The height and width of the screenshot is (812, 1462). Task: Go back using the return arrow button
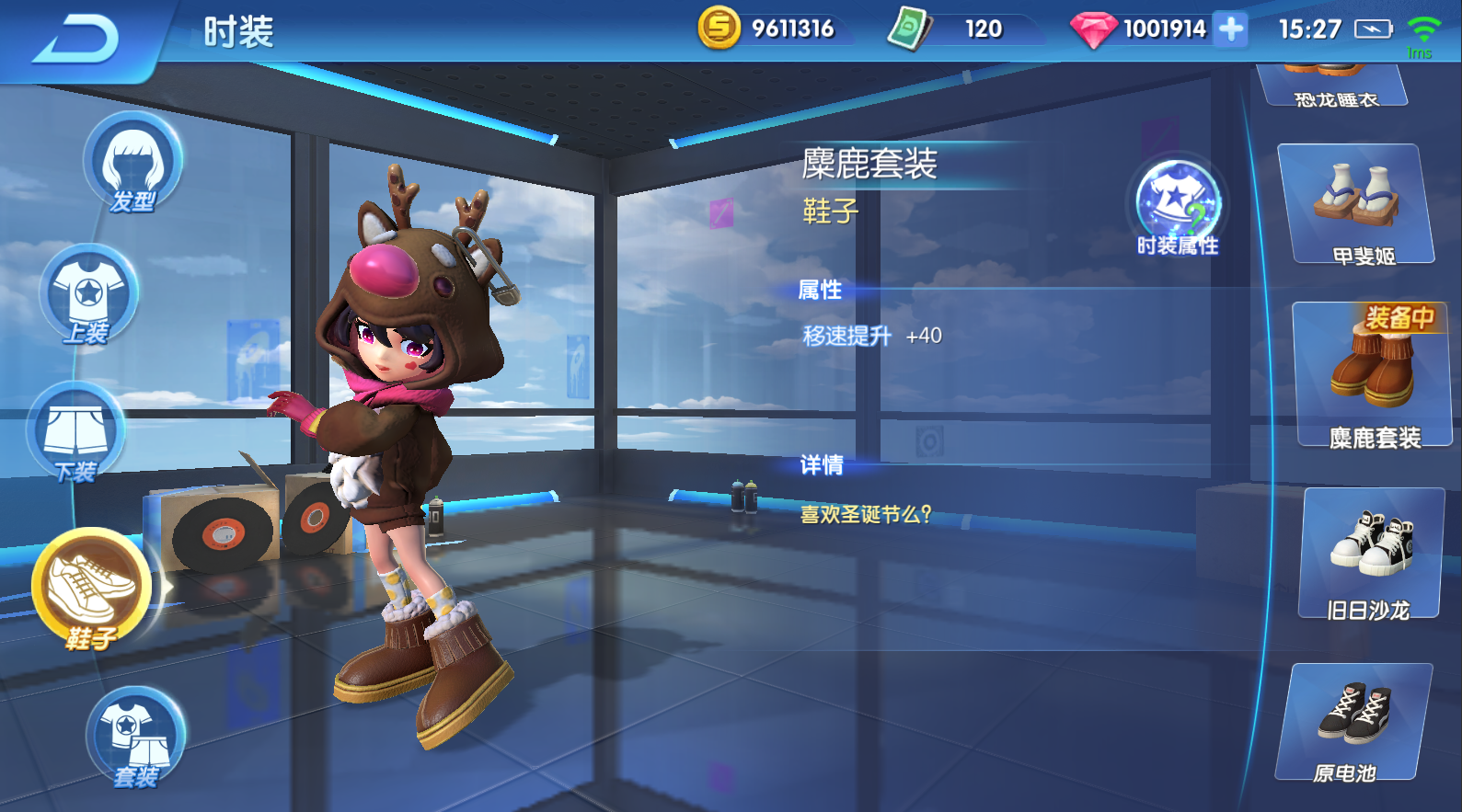(77, 39)
